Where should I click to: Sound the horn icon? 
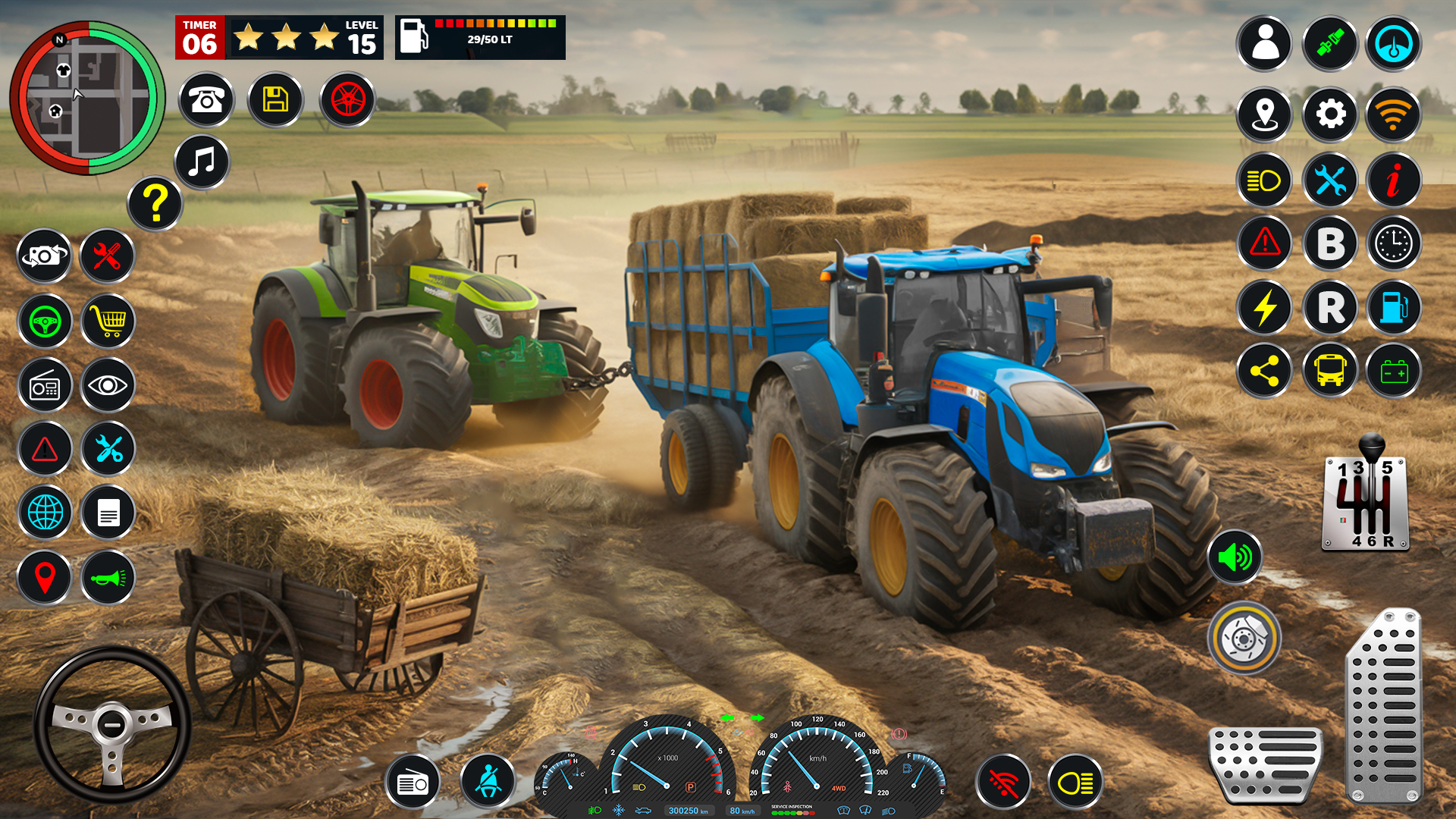click(108, 578)
